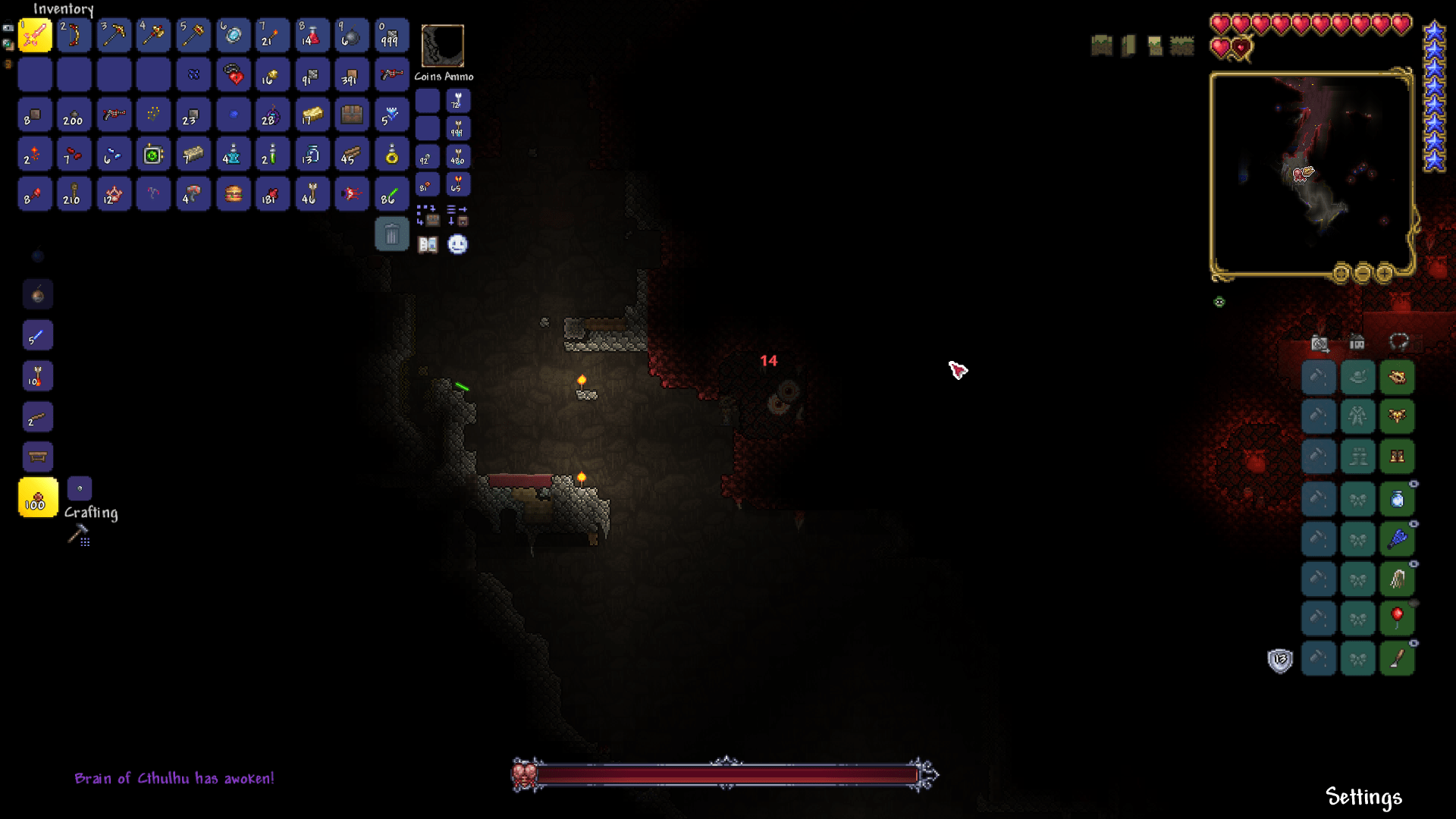Select the work bench crafting recipe
1456x819 pixels.
tap(37, 457)
